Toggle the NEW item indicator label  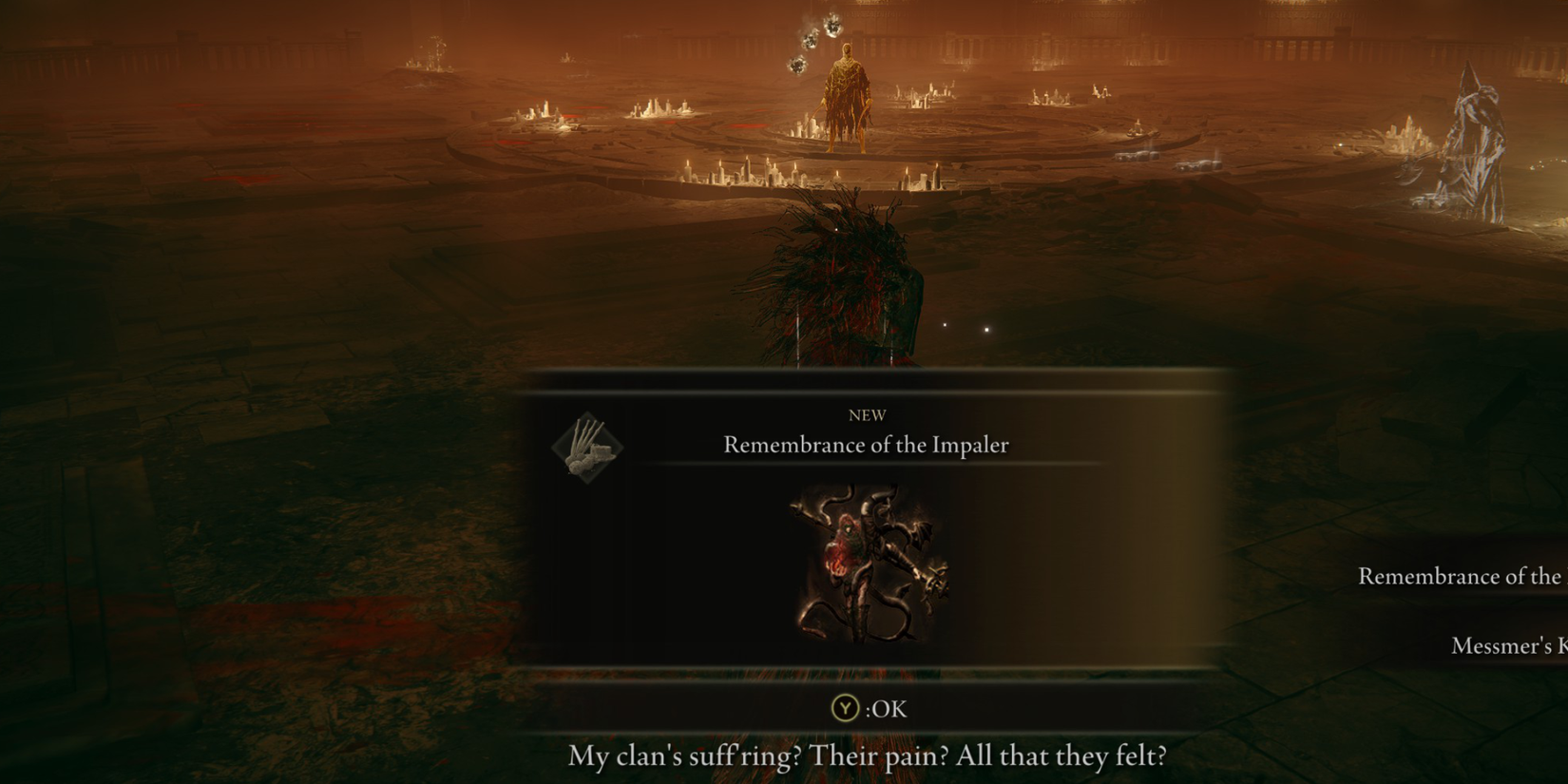coord(866,414)
